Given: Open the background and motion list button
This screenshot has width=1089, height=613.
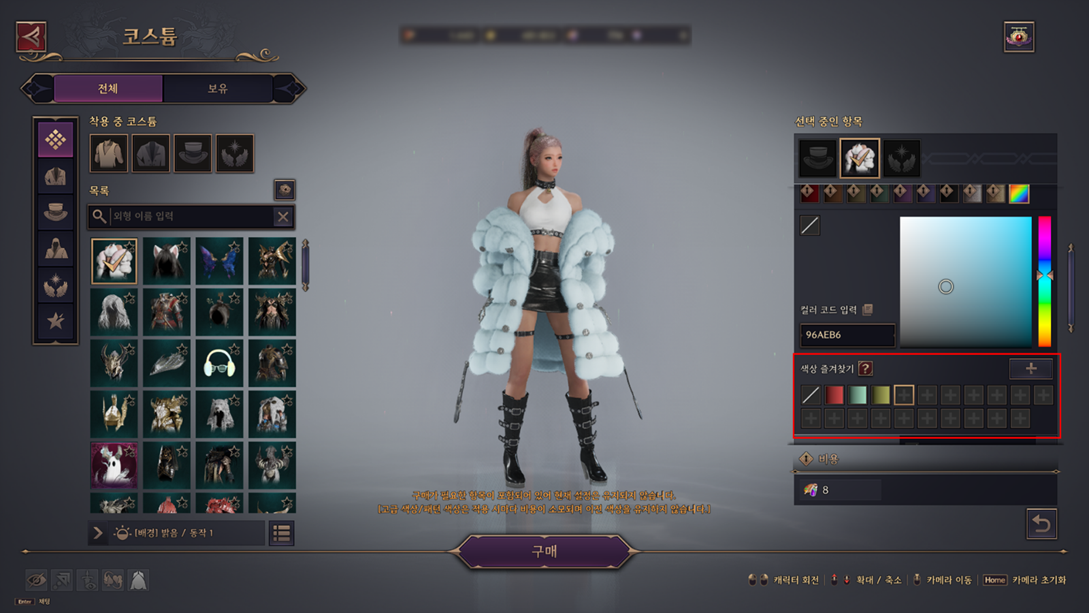Looking at the screenshot, I should (282, 533).
